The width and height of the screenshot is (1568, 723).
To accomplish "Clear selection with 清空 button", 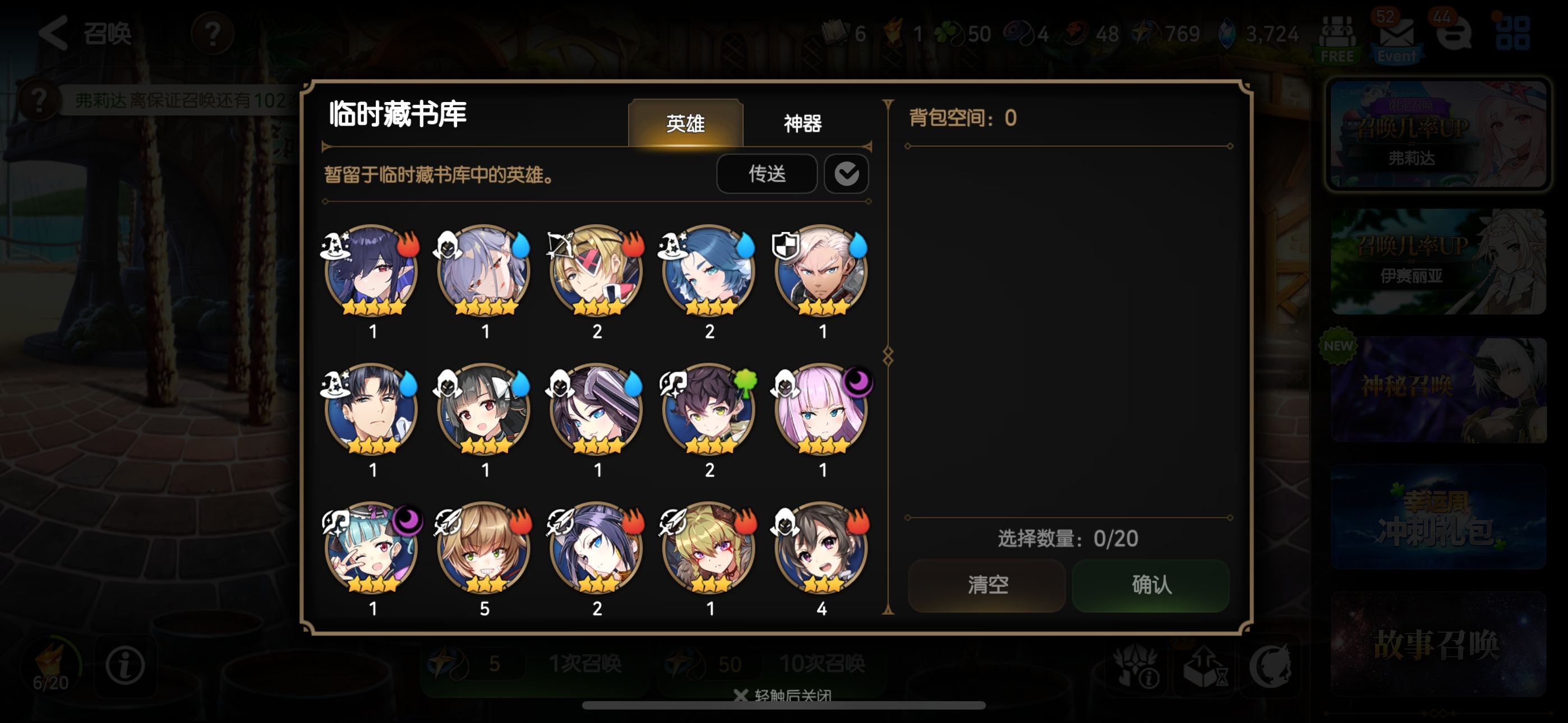I will [x=986, y=585].
